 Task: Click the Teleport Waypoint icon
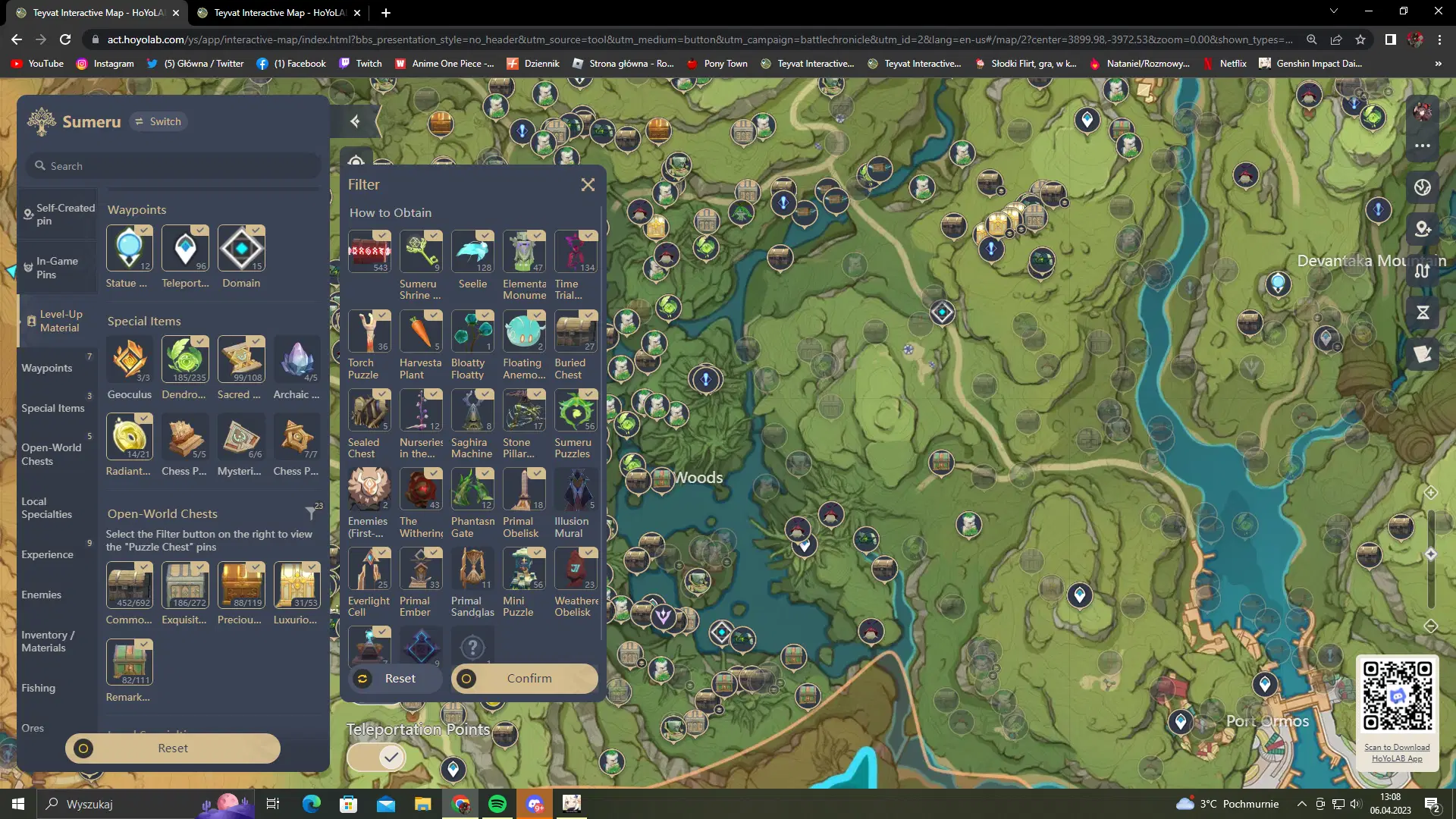click(x=185, y=248)
